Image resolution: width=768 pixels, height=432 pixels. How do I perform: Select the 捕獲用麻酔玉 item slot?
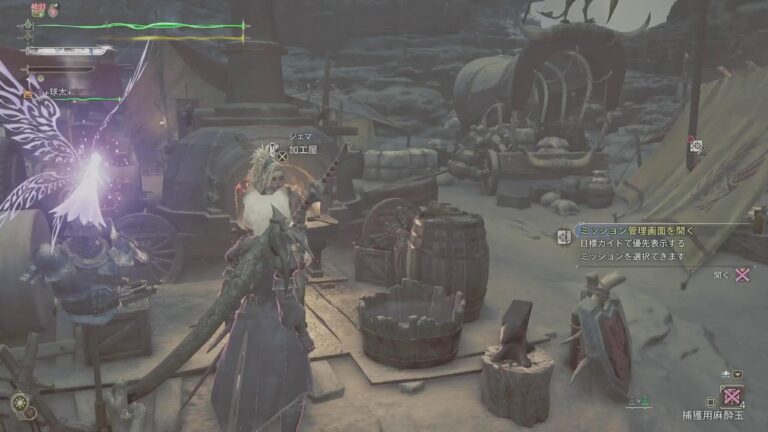(x=732, y=395)
